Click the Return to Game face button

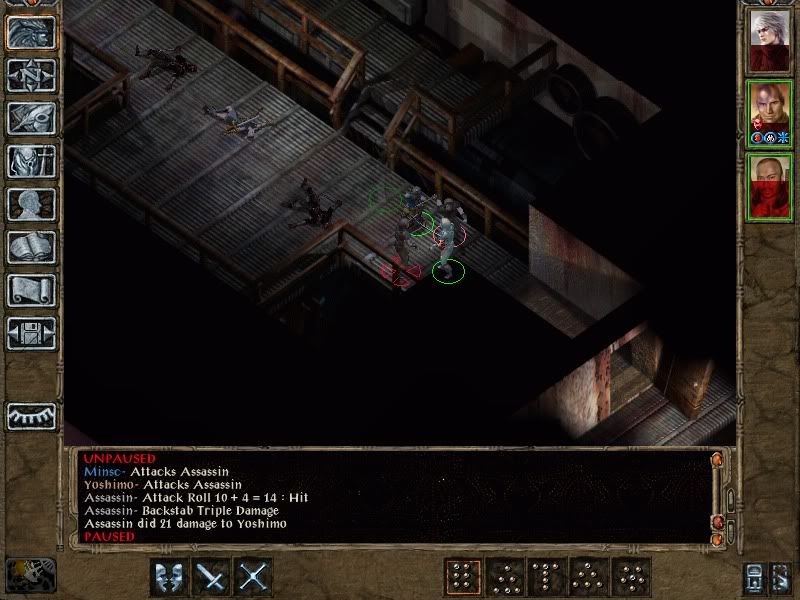pyautogui.click(x=31, y=32)
